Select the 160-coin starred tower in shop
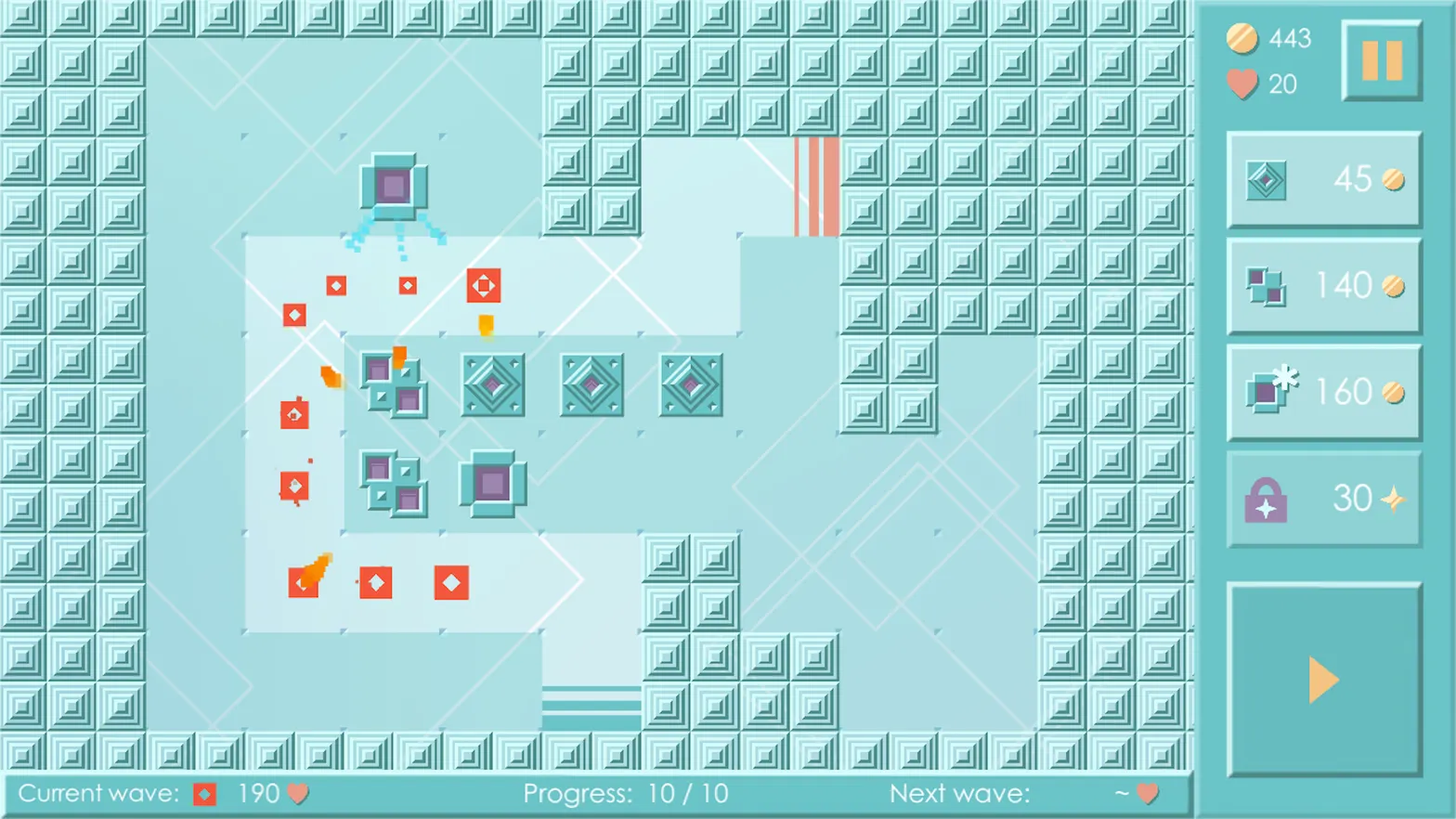The width and height of the screenshot is (1456, 819). [1322, 391]
